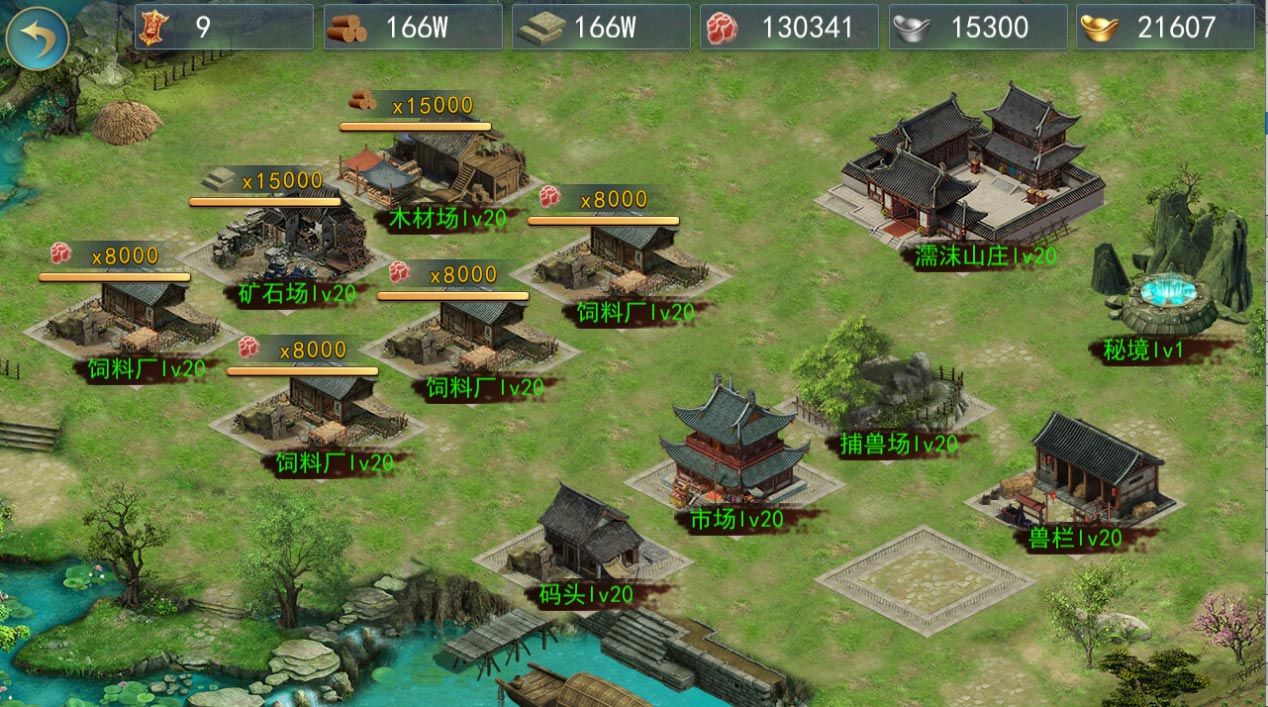Collect the x15000 stone bubble
This screenshot has height=707, width=1268.
point(266,181)
